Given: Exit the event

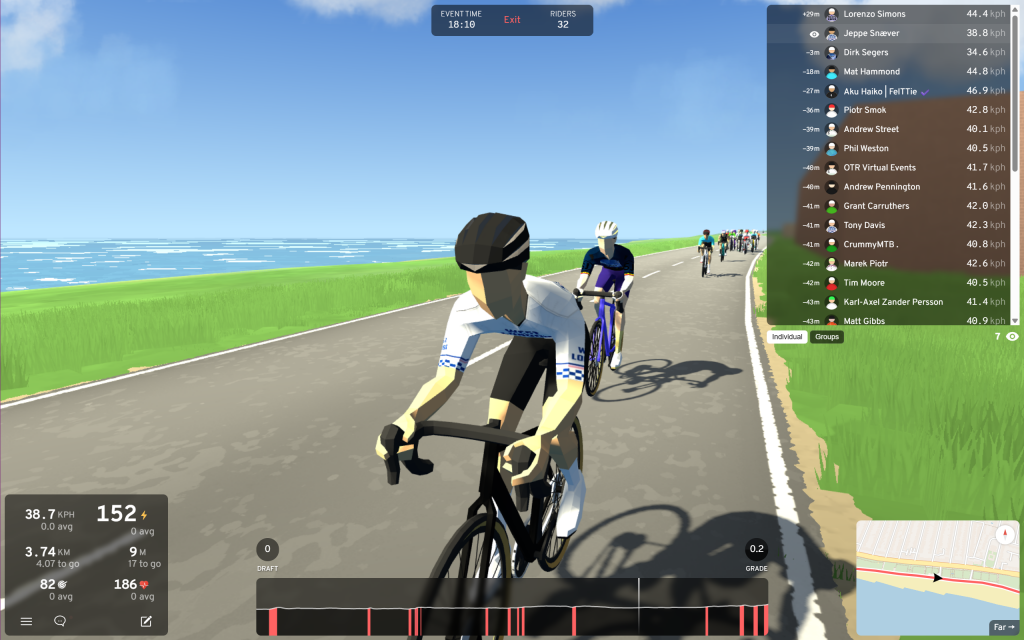Looking at the screenshot, I should tap(512, 20).
